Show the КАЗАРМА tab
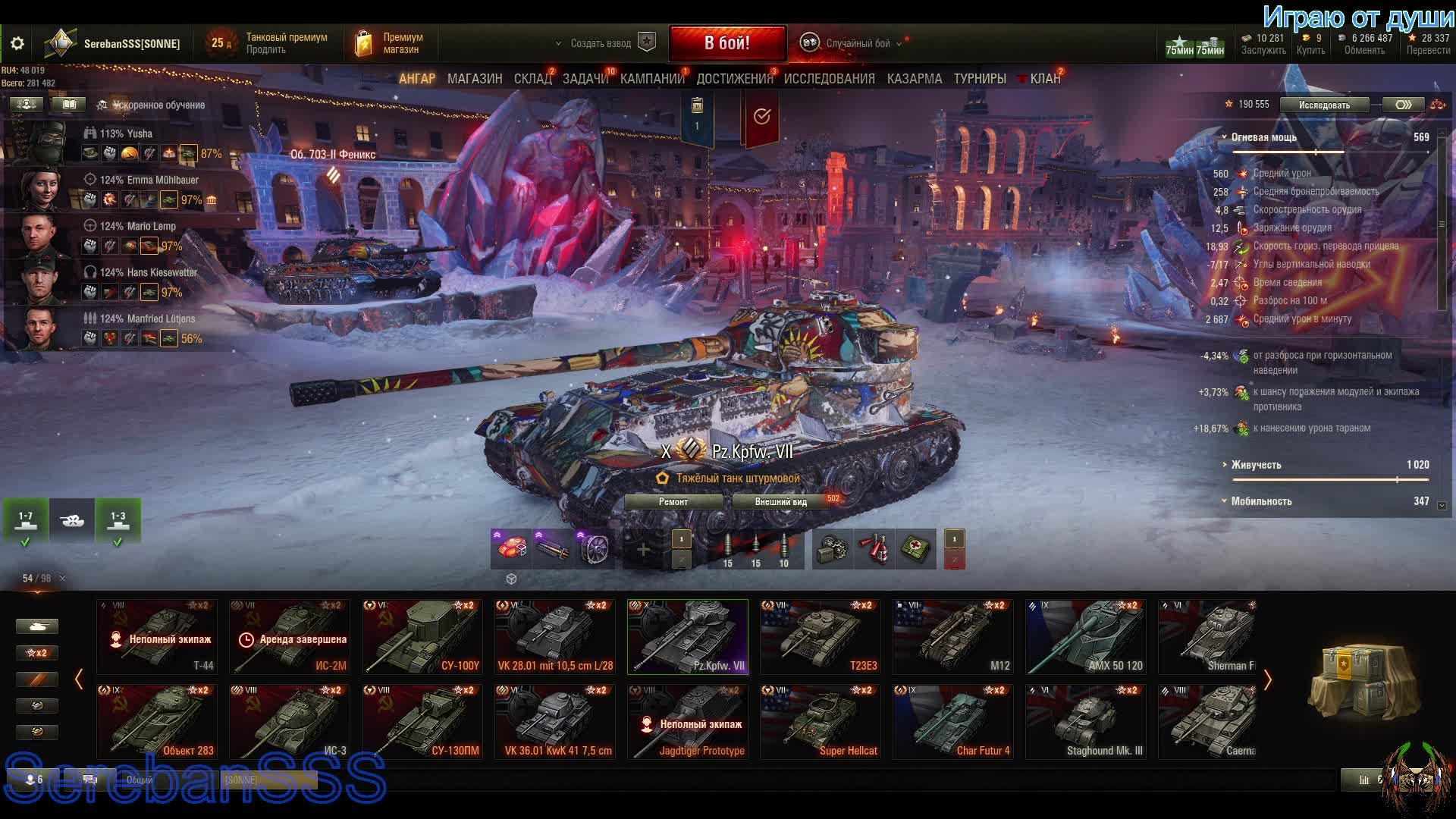The height and width of the screenshot is (819, 1456). [x=914, y=79]
